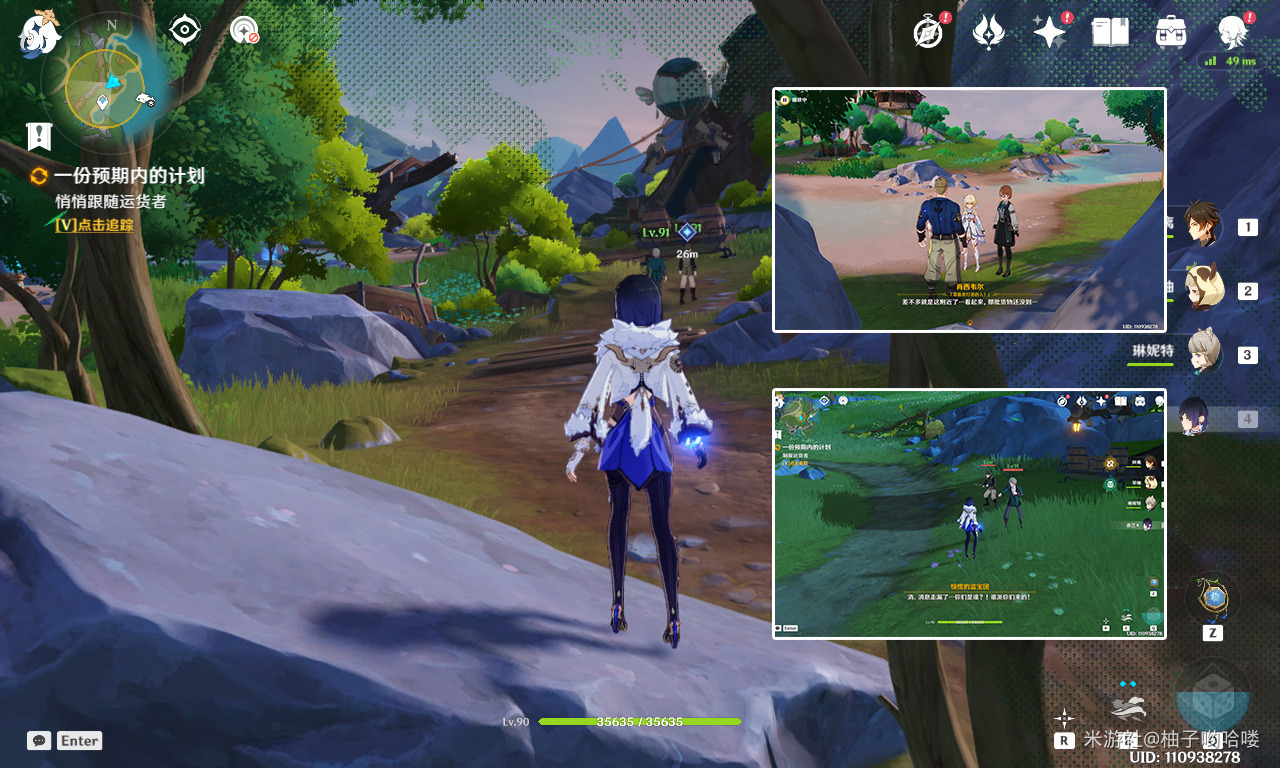Switch to party member 琳妮特

pyautogui.click(x=1204, y=354)
